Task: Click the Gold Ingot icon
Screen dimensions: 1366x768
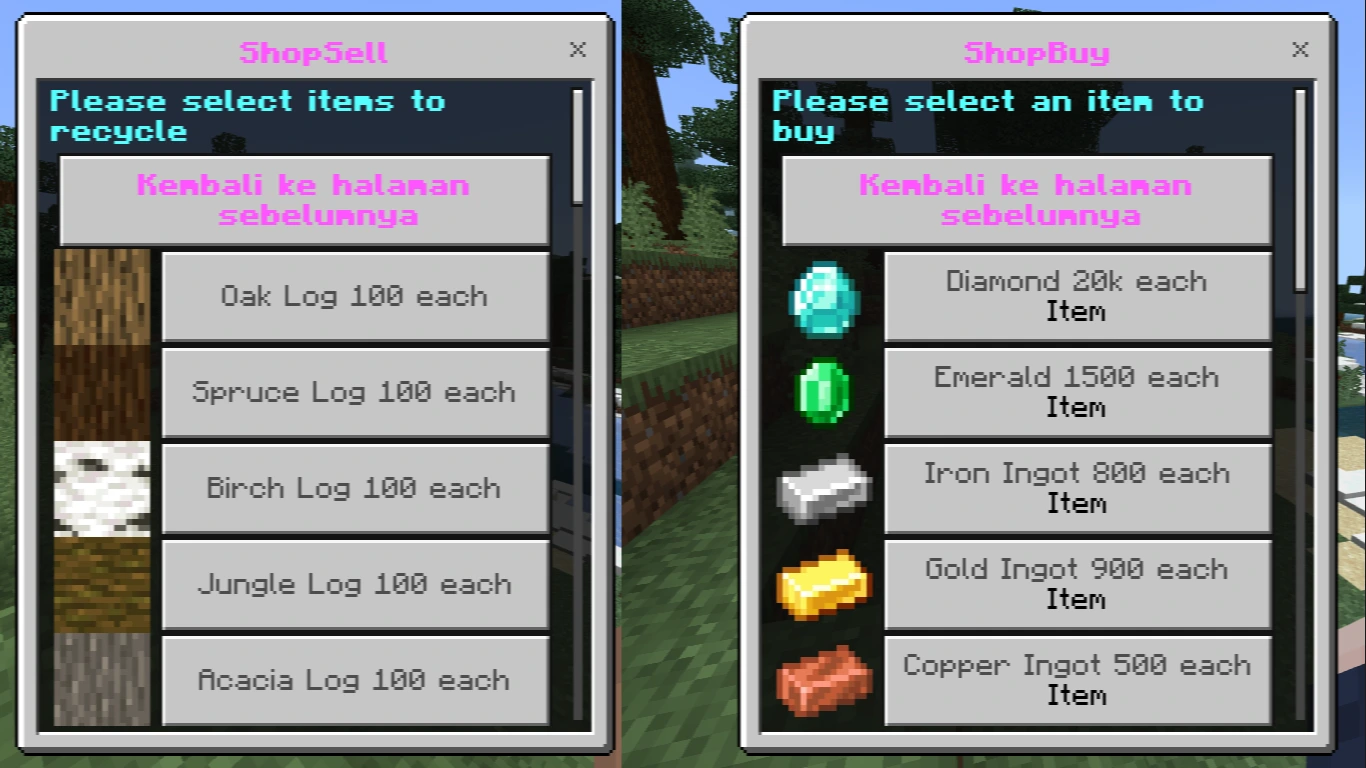Action: coord(823,584)
